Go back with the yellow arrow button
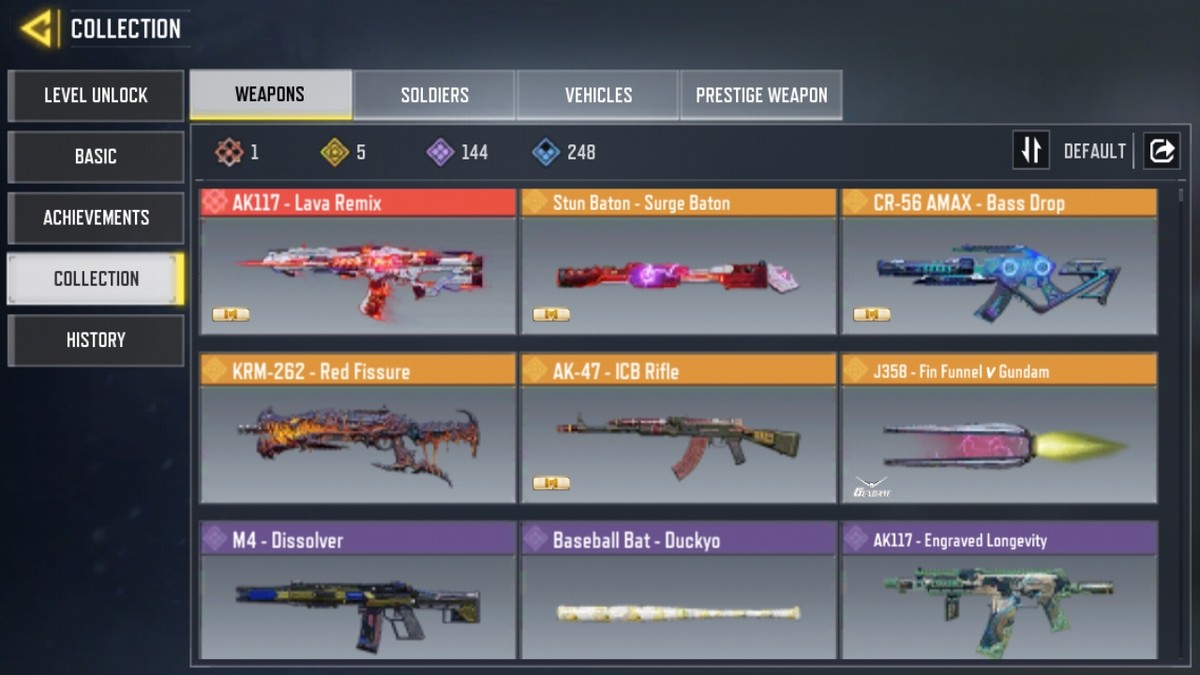1200x675 pixels. 37,28
